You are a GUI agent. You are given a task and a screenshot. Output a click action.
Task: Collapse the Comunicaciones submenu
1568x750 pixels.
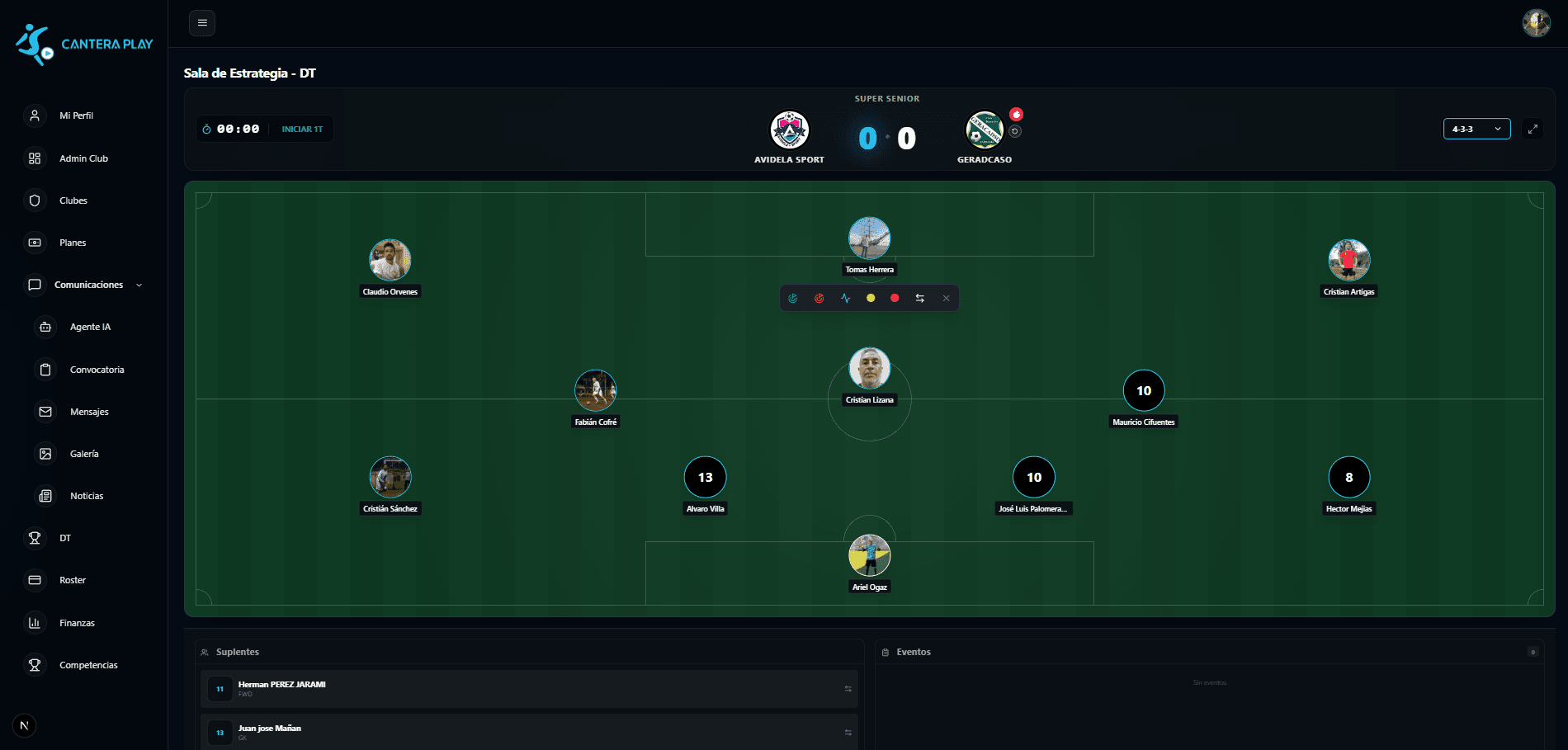139,285
